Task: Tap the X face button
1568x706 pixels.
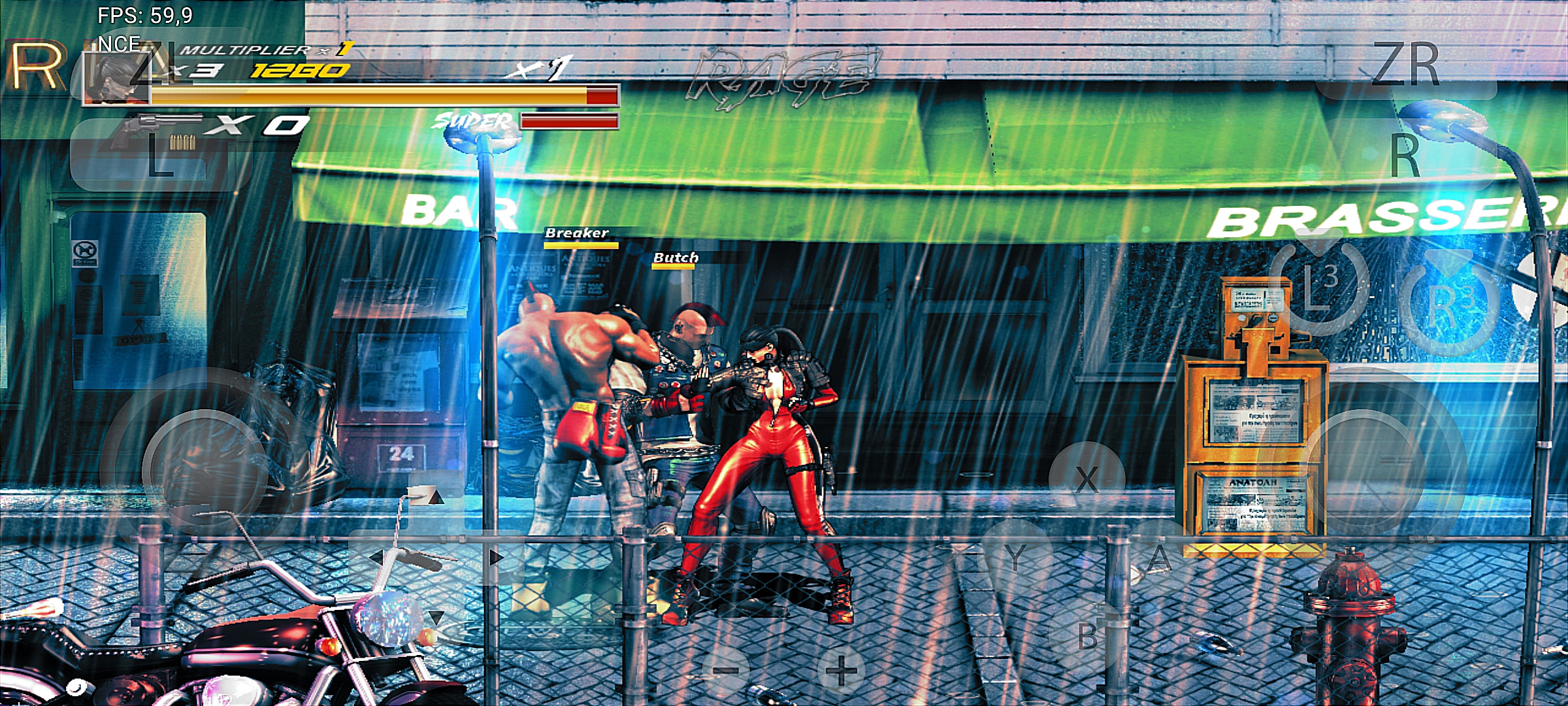Action: [1086, 479]
